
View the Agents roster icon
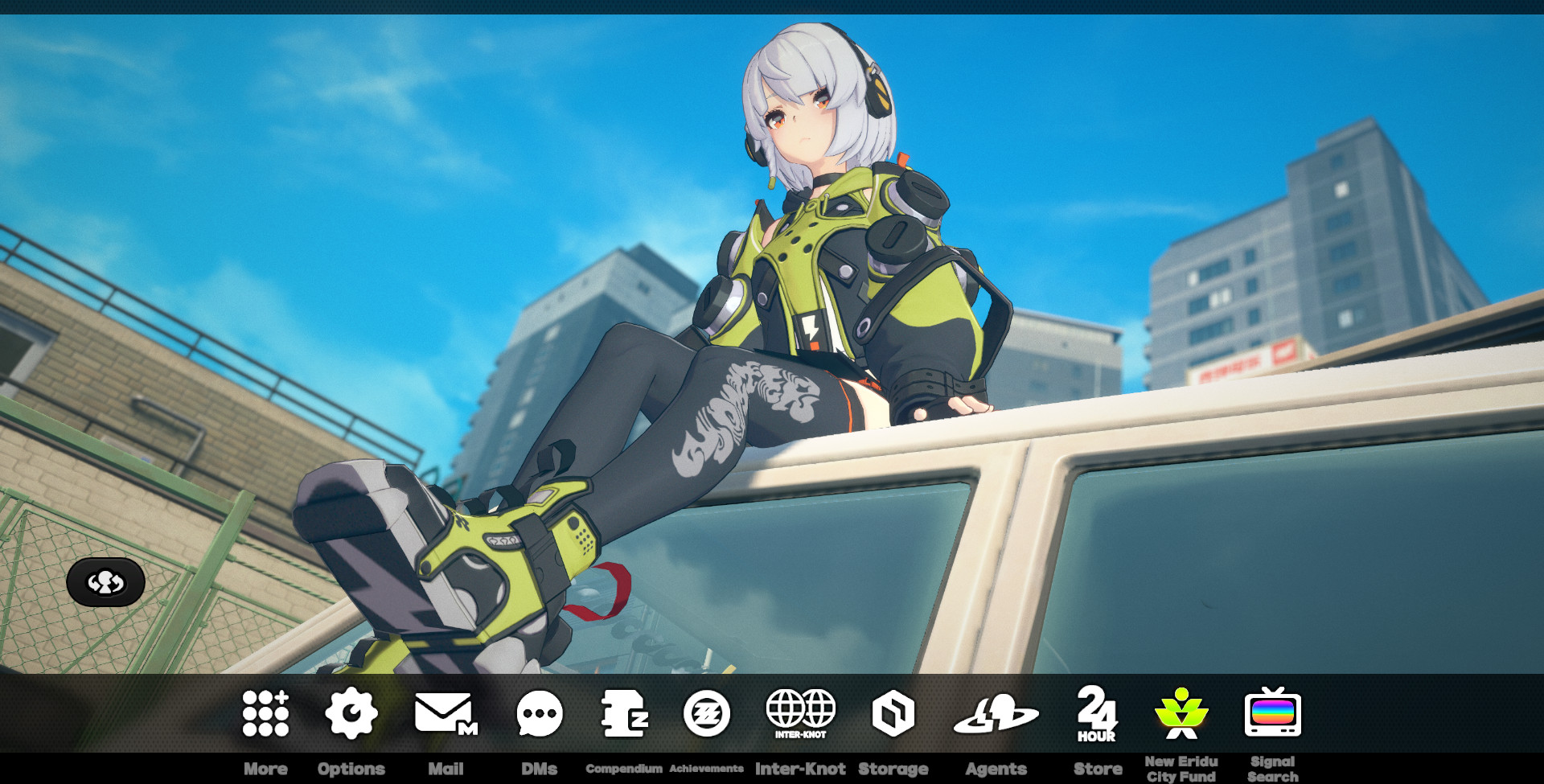click(x=998, y=712)
